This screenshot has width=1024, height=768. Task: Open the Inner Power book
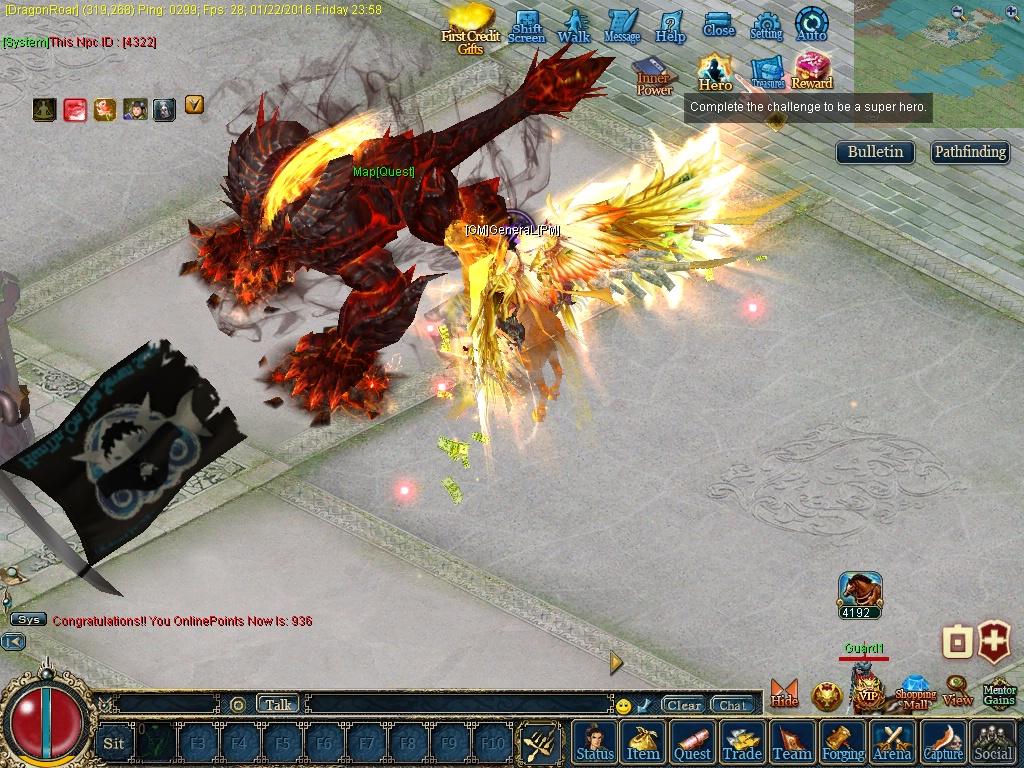point(654,76)
